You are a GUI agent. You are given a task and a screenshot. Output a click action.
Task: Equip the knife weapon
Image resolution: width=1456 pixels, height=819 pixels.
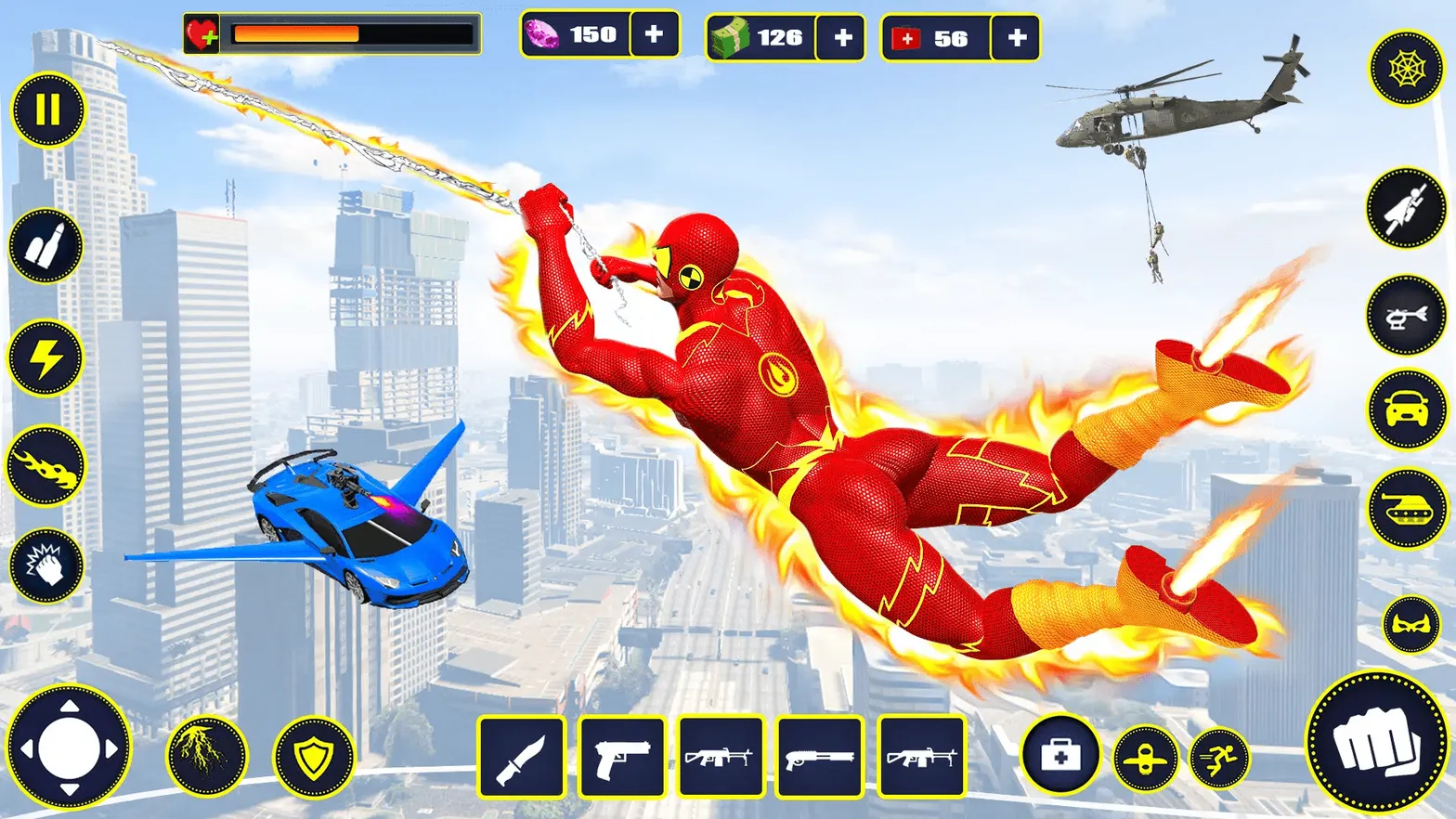523,757
